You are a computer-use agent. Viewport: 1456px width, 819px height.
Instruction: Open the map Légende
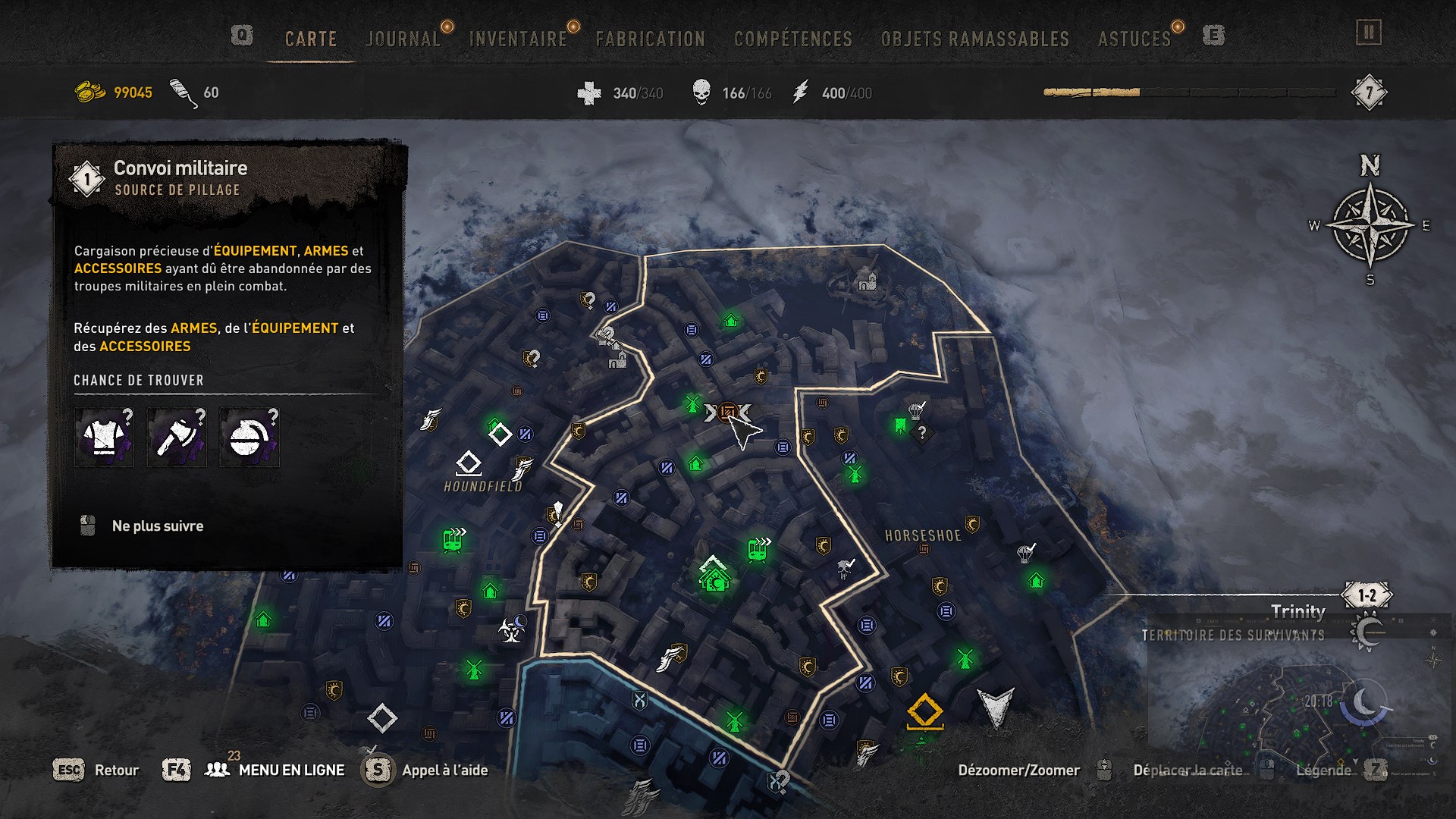tap(1323, 770)
